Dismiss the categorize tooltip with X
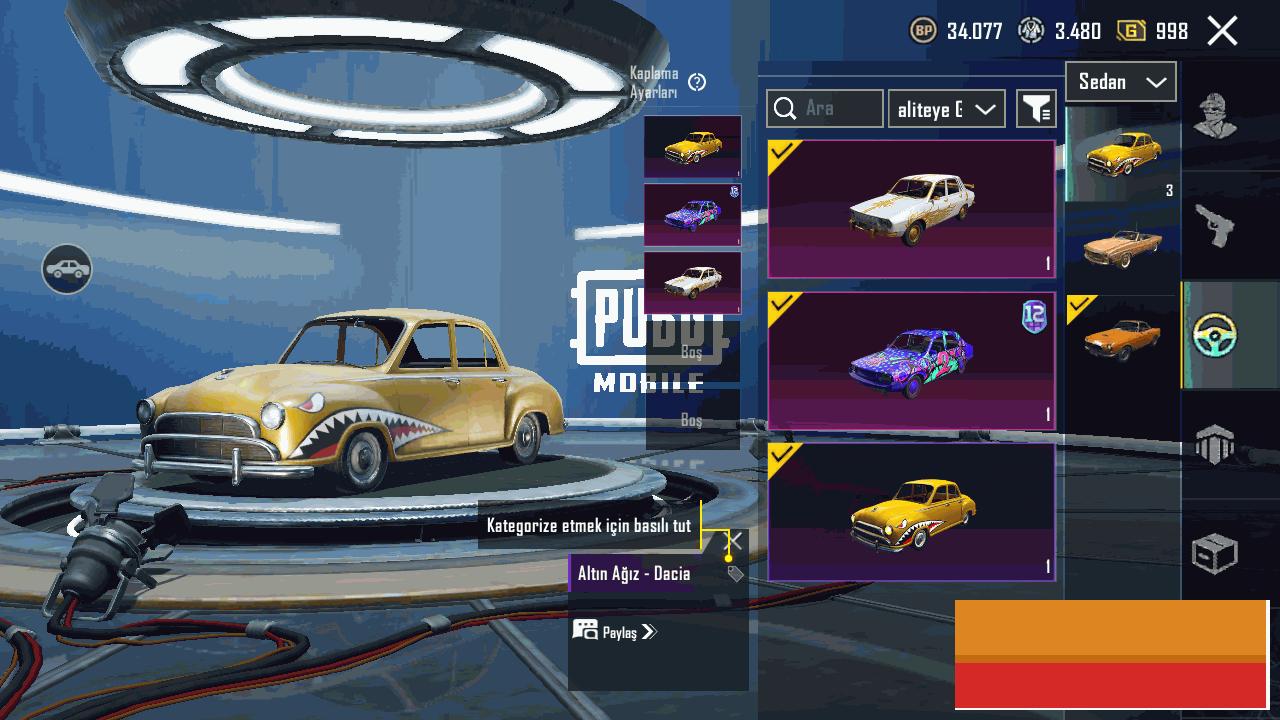The width and height of the screenshot is (1280, 720). pyautogui.click(x=733, y=541)
